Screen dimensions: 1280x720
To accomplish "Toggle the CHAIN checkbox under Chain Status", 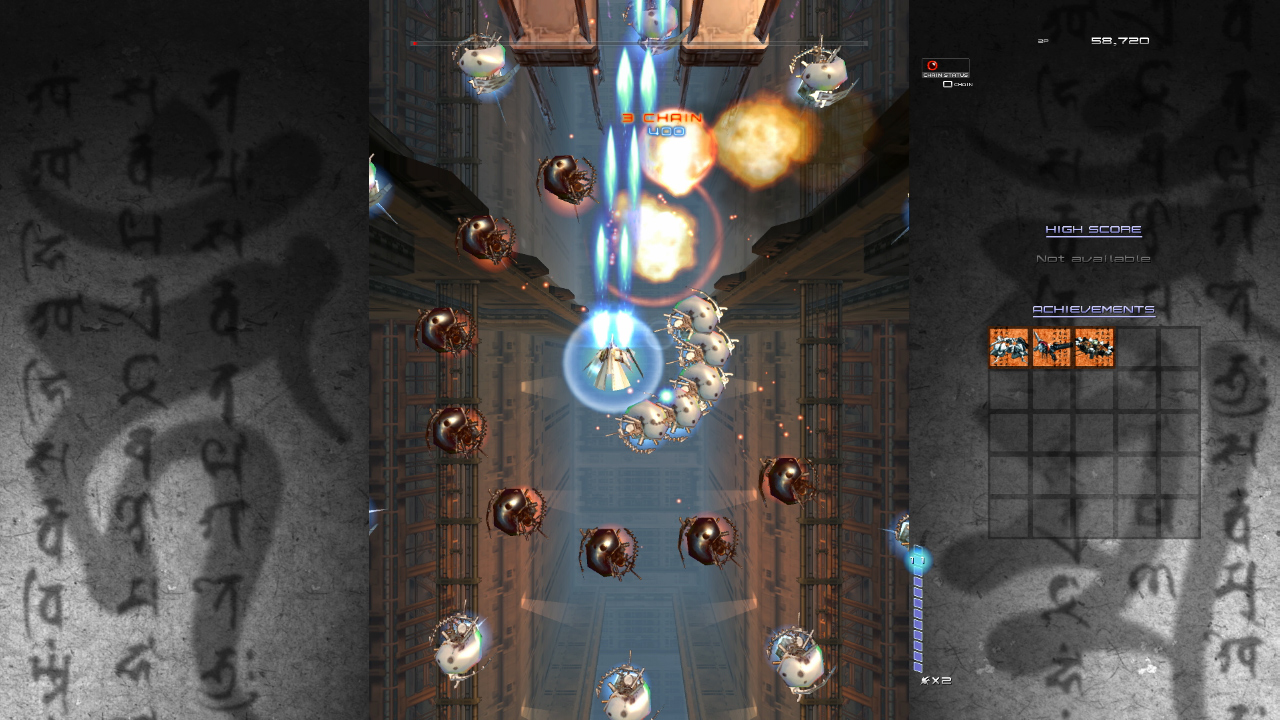I will click(x=946, y=86).
